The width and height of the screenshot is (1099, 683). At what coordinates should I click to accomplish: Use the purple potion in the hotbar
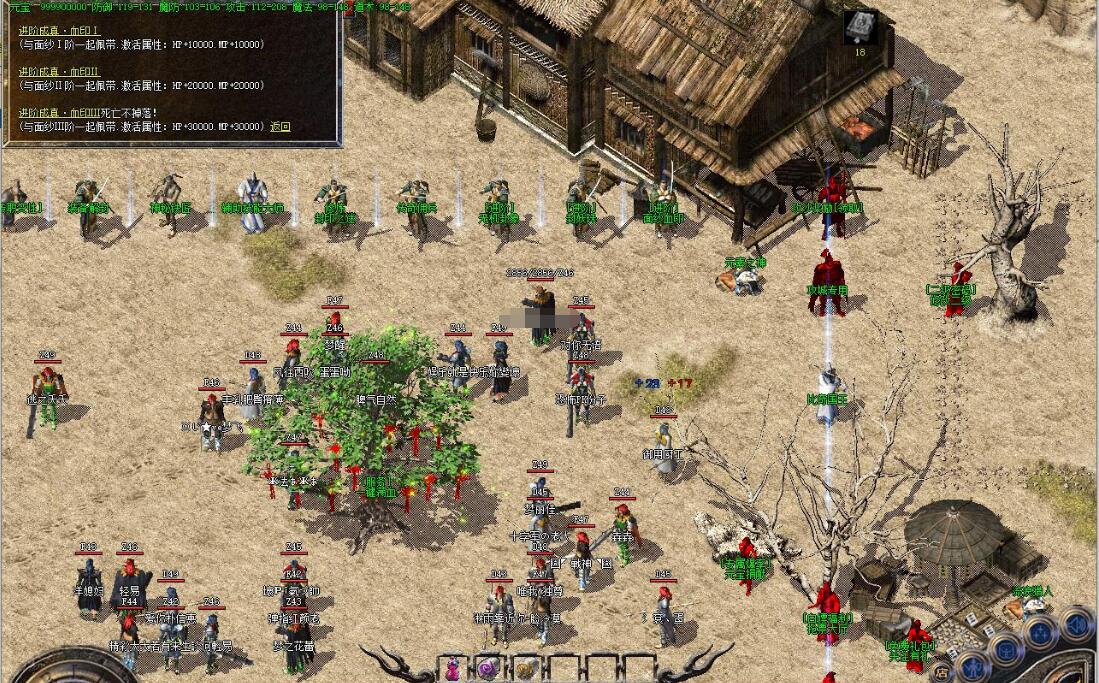coord(452,668)
